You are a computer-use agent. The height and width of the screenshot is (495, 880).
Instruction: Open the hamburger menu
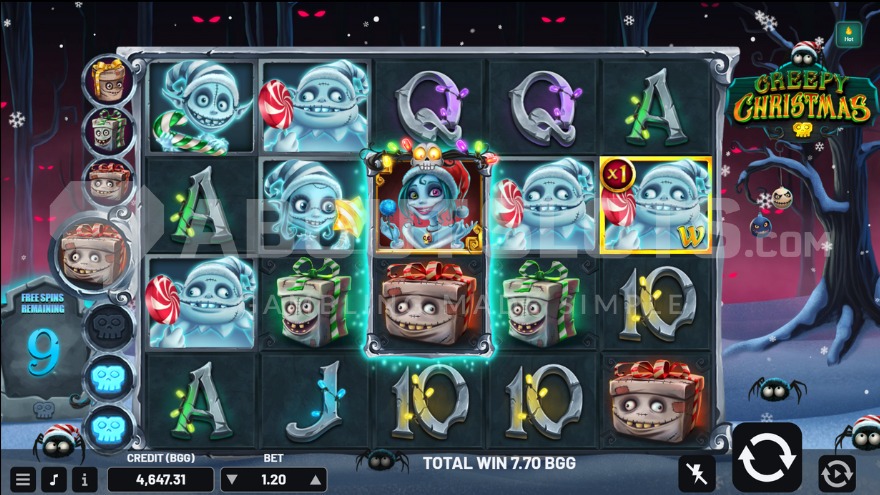tap(22, 479)
